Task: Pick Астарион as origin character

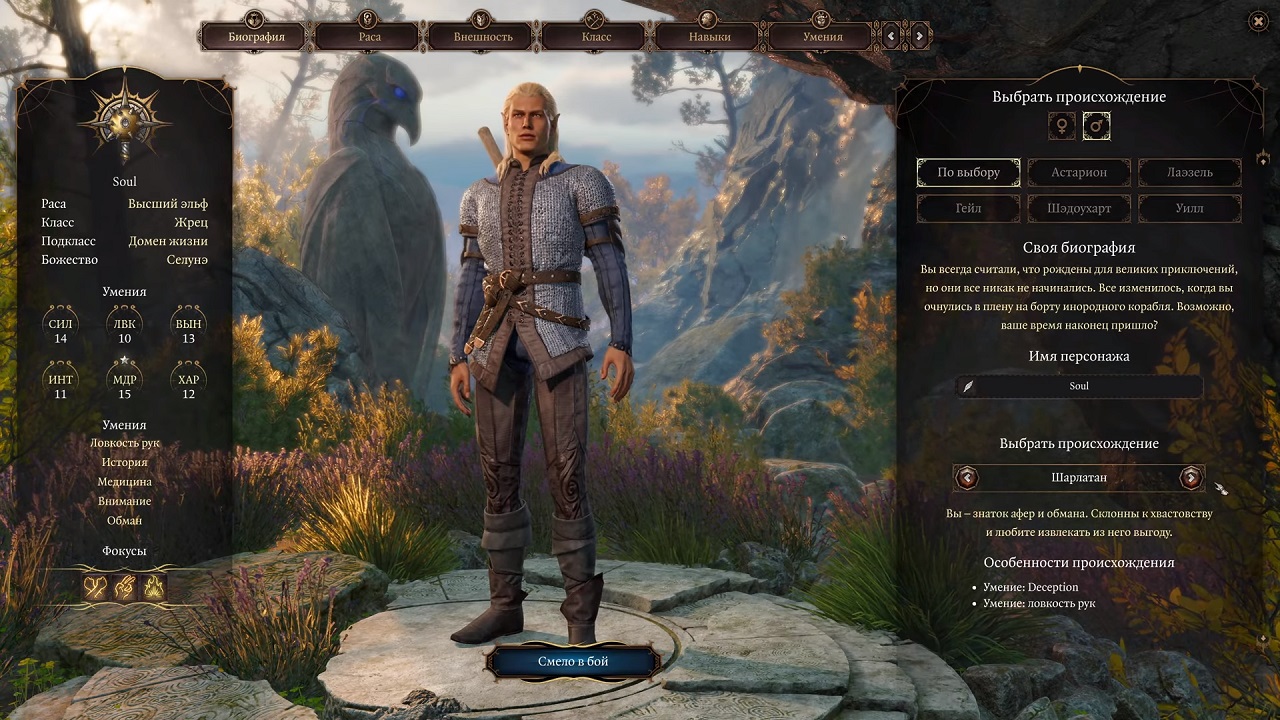Action: 1079,172
